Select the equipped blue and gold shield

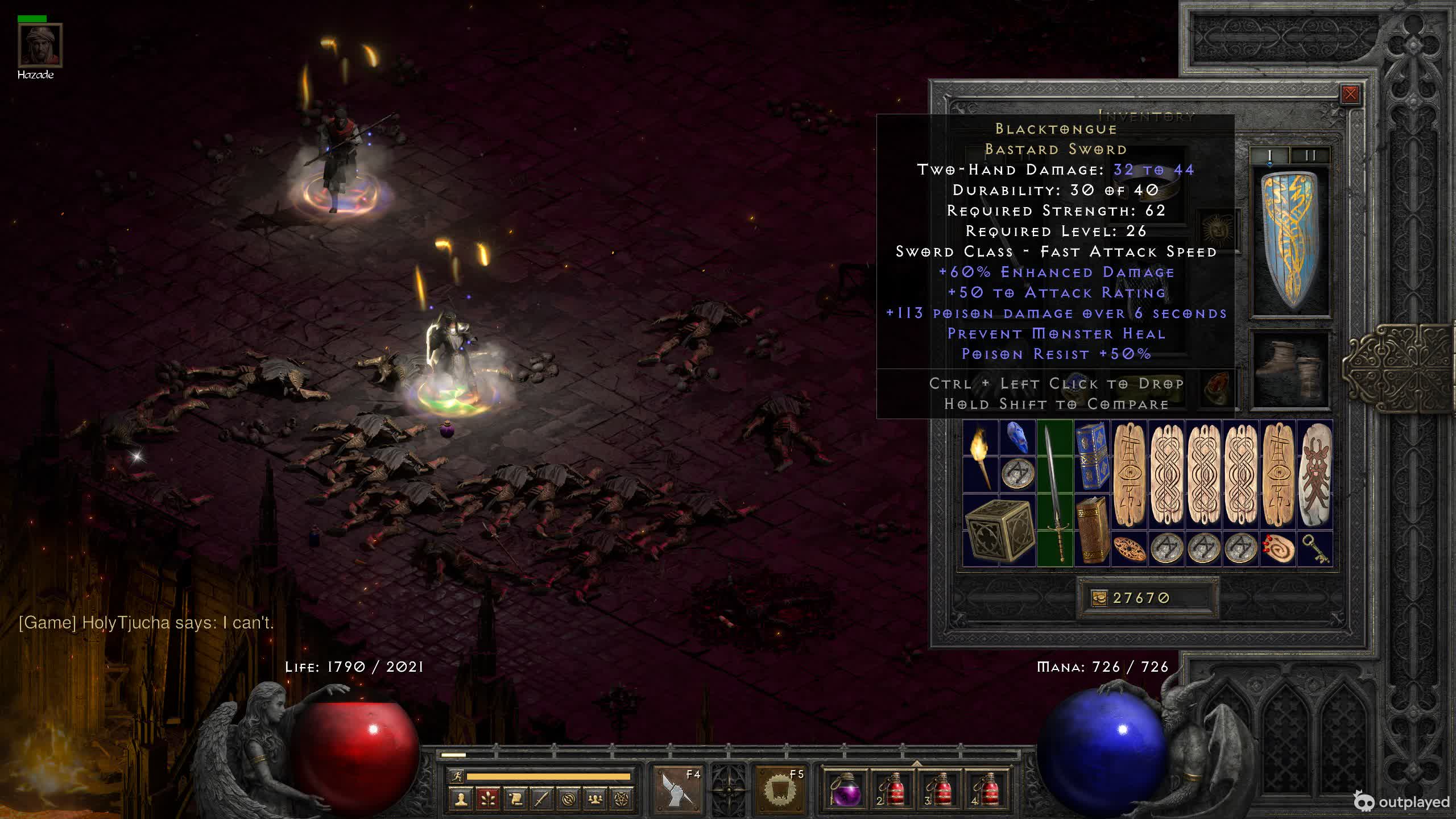1290,242
